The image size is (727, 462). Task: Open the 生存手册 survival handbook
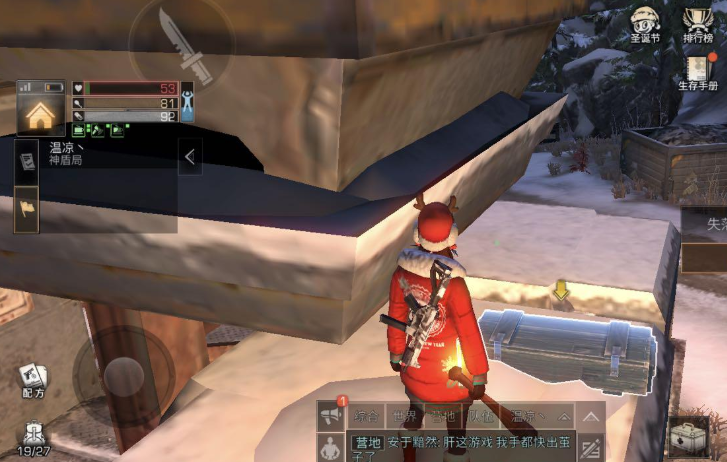click(699, 70)
